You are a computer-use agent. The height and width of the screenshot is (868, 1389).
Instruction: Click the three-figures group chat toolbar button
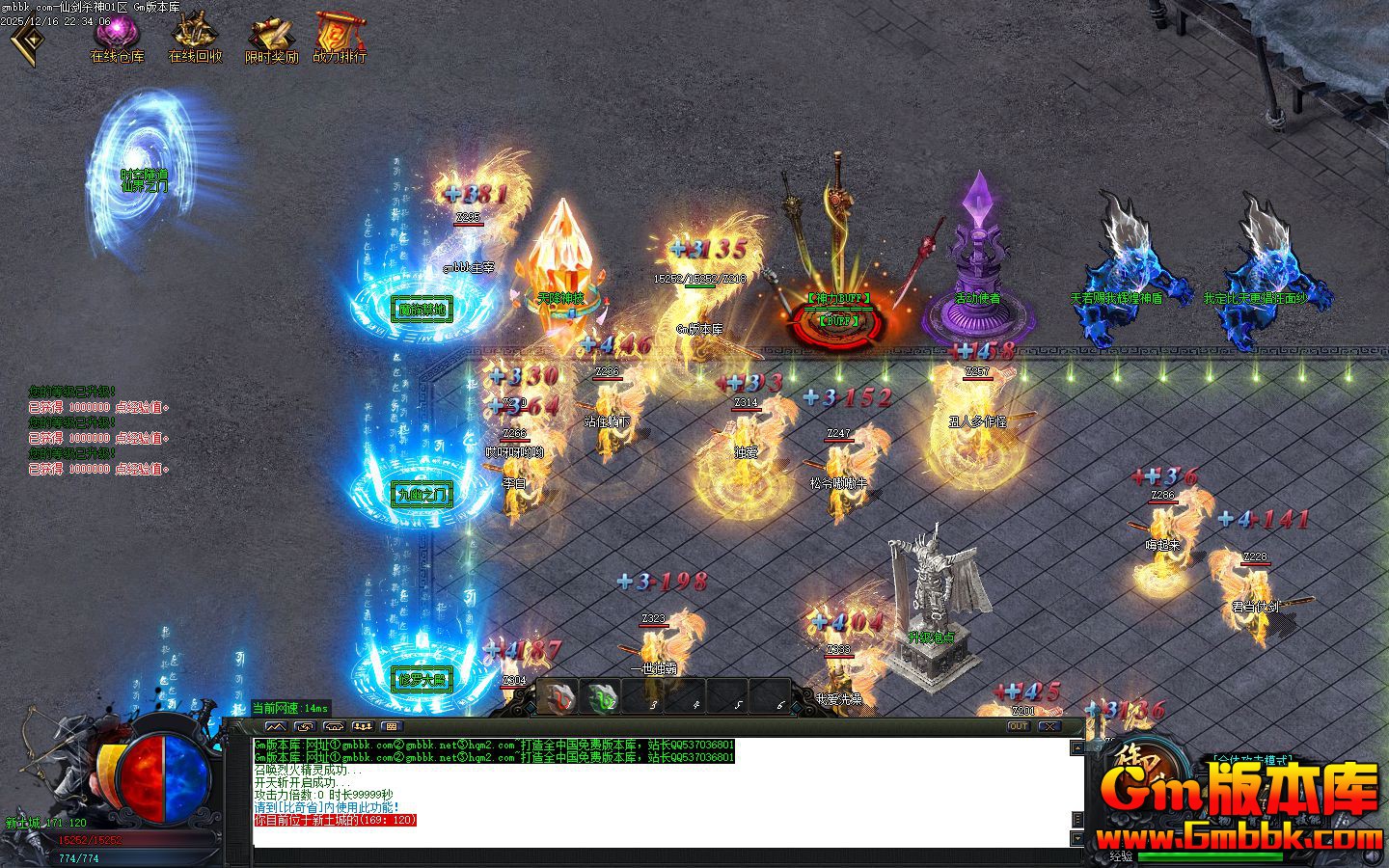[x=363, y=726]
